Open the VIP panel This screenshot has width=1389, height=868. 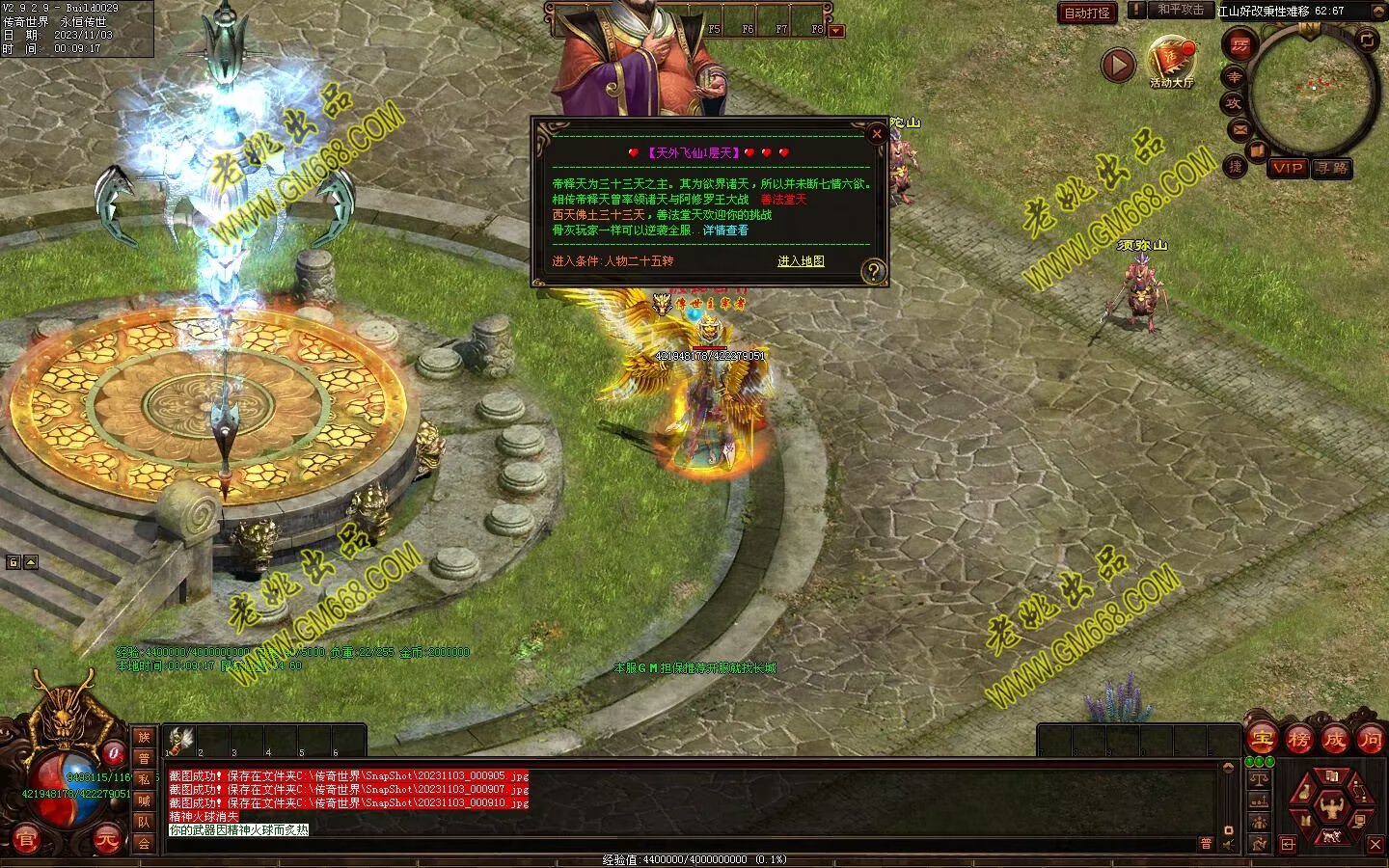[1288, 168]
